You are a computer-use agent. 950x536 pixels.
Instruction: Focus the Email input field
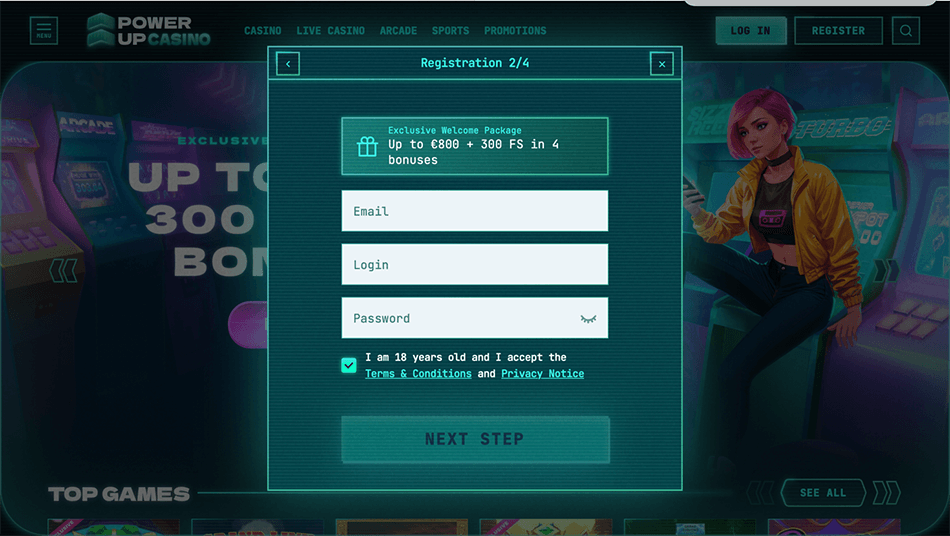click(x=474, y=211)
